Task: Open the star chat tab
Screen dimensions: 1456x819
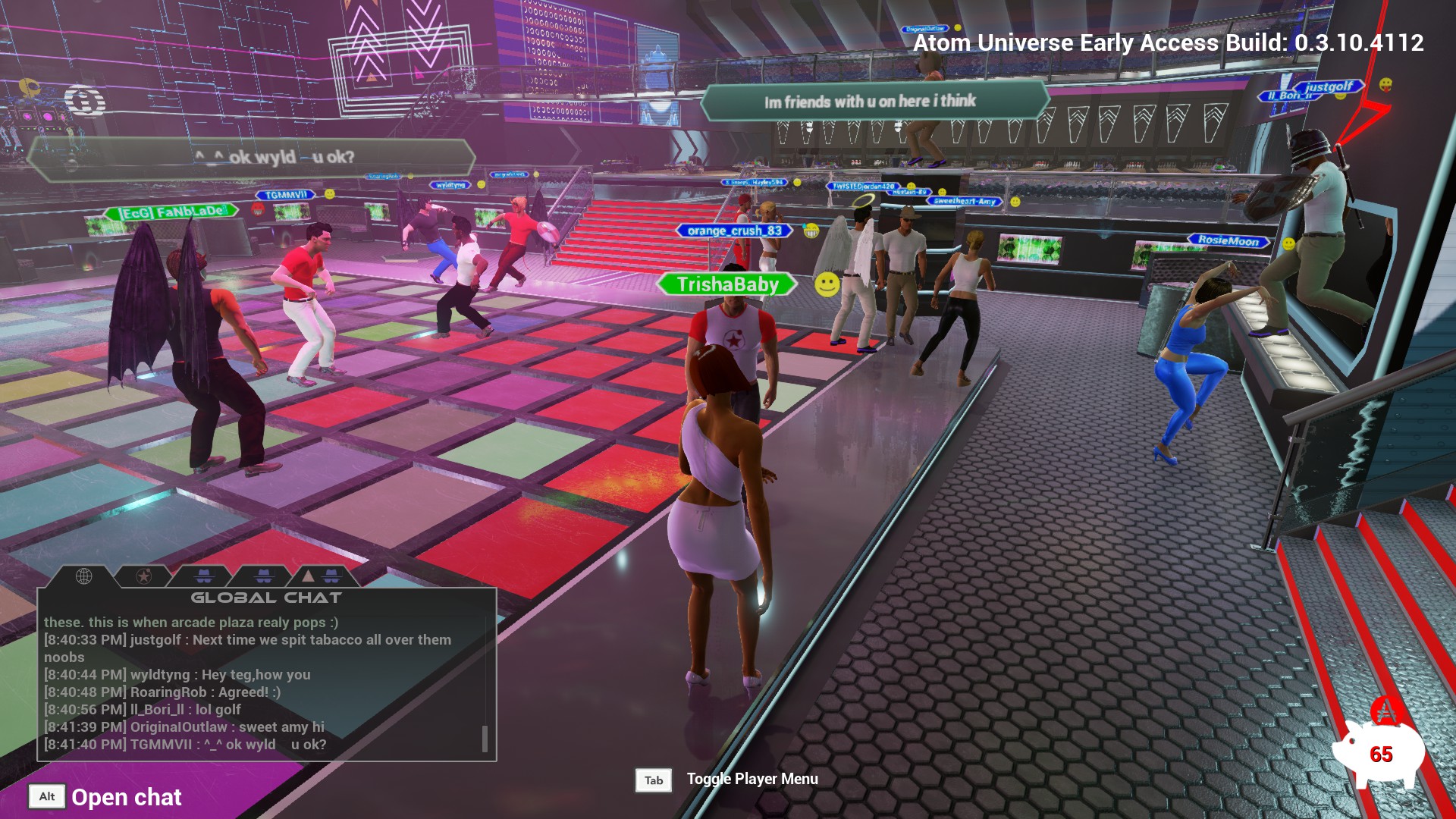Action: (x=143, y=576)
